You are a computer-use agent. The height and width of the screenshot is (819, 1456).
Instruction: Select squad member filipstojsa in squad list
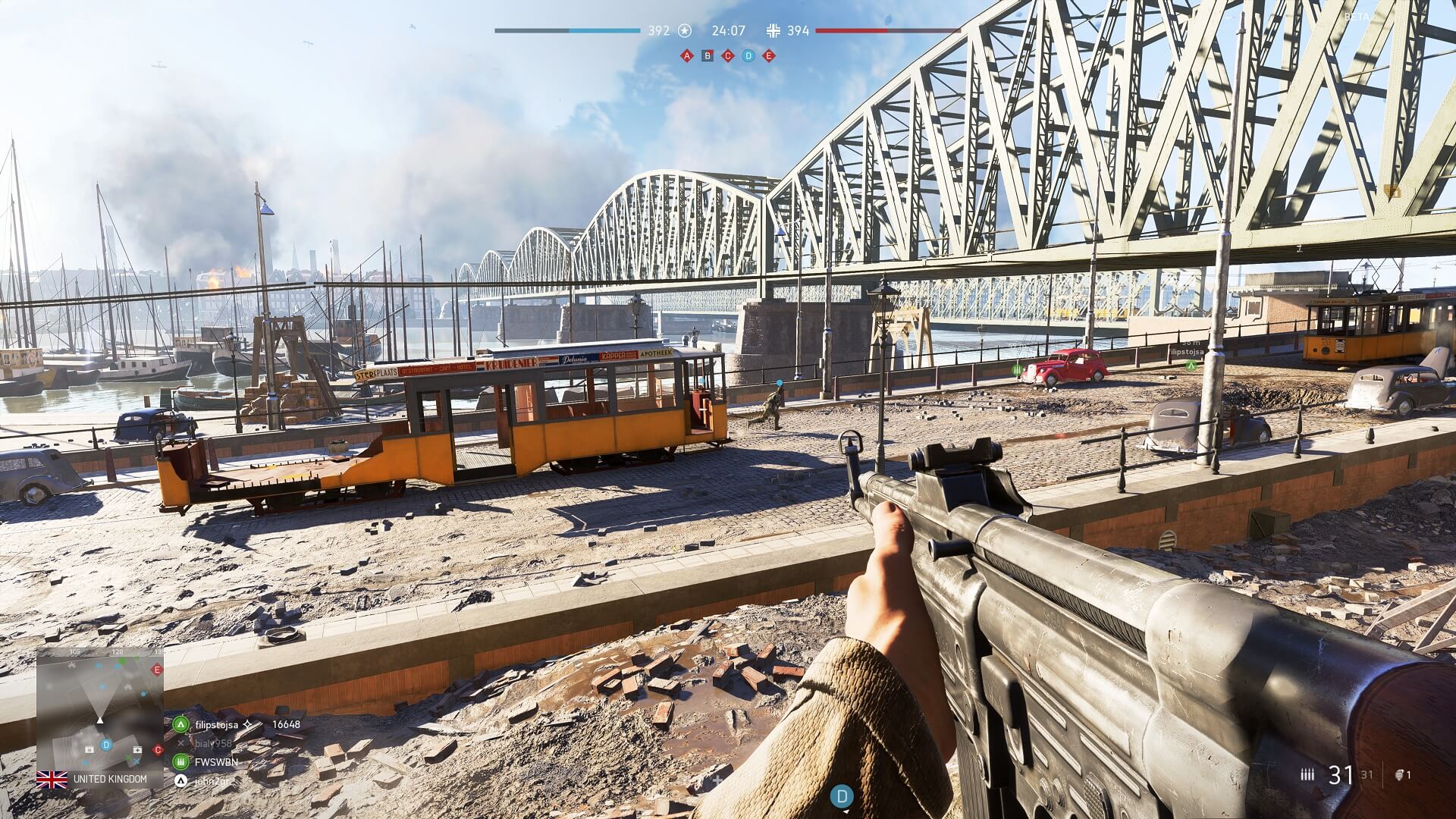click(x=216, y=724)
